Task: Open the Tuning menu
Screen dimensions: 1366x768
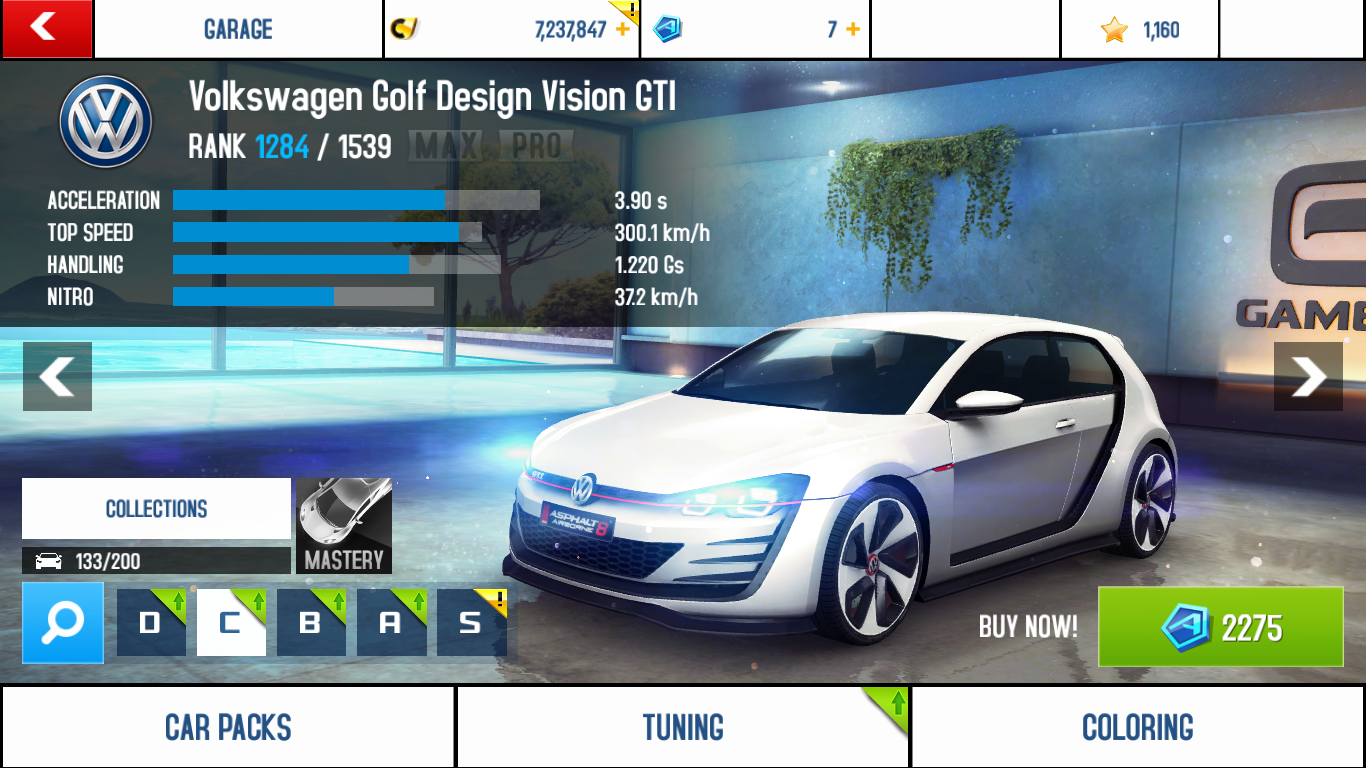Action: point(683,727)
